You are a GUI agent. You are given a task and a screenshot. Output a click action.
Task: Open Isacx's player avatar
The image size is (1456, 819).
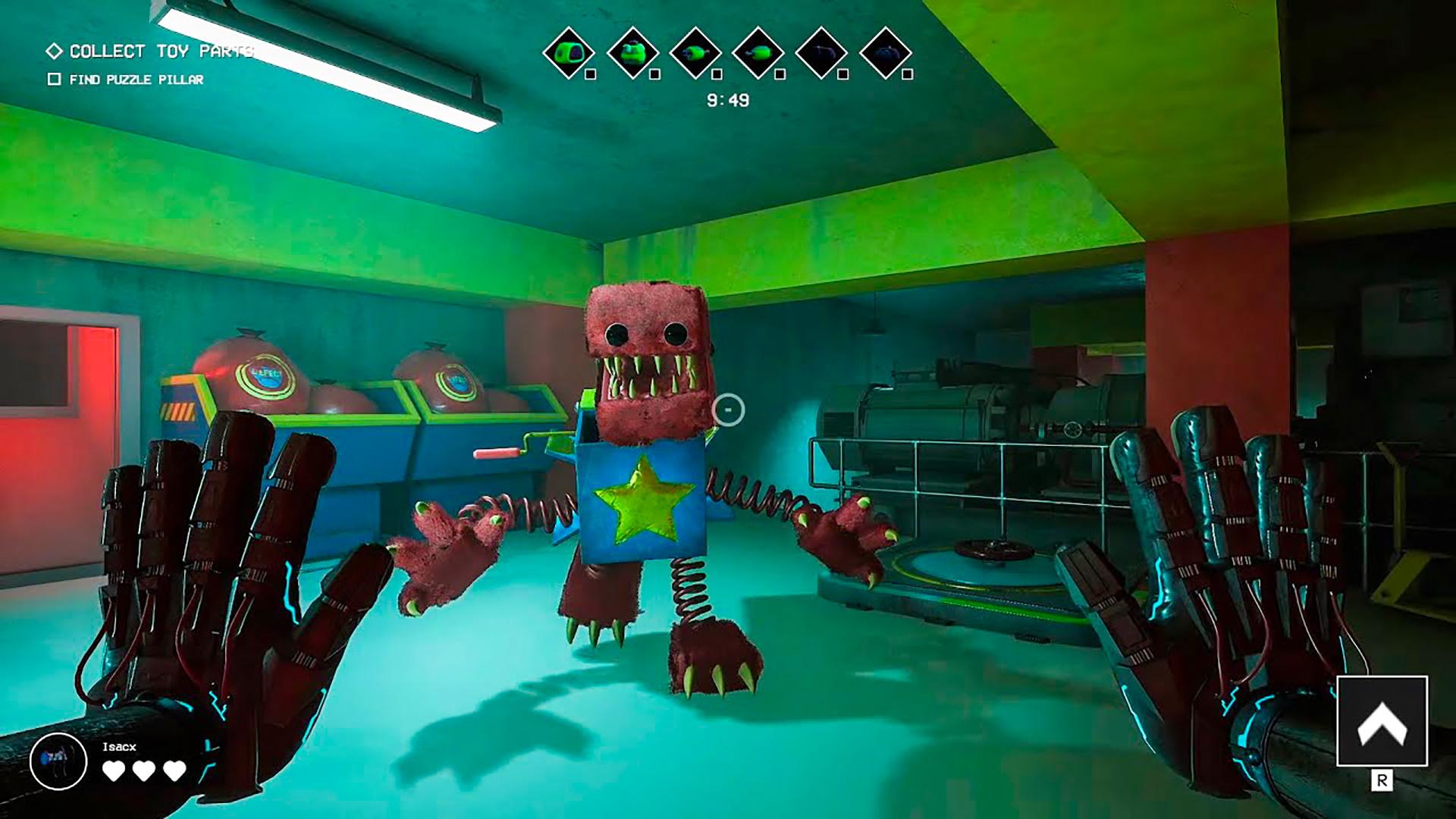pyautogui.click(x=58, y=761)
